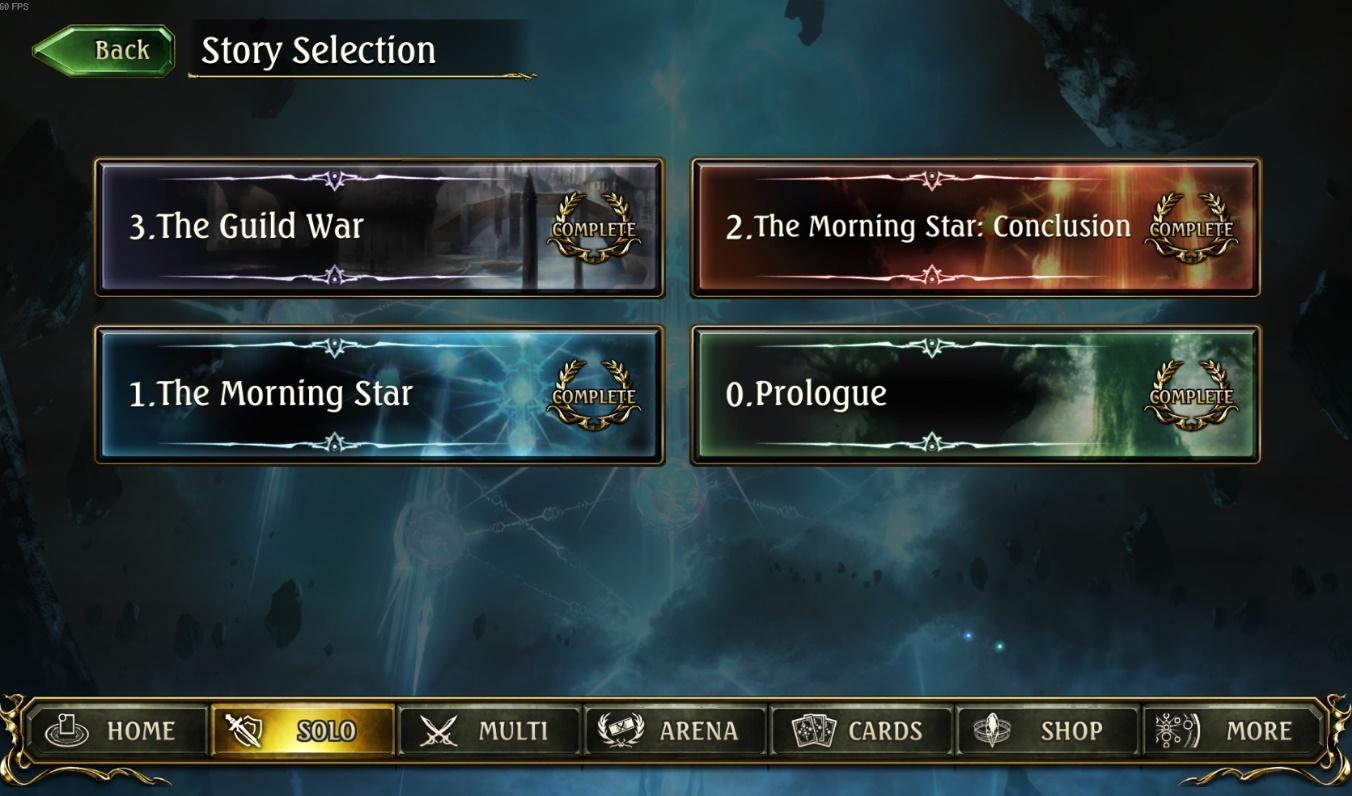
Task: Open the Arena tab
Action: point(676,731)
